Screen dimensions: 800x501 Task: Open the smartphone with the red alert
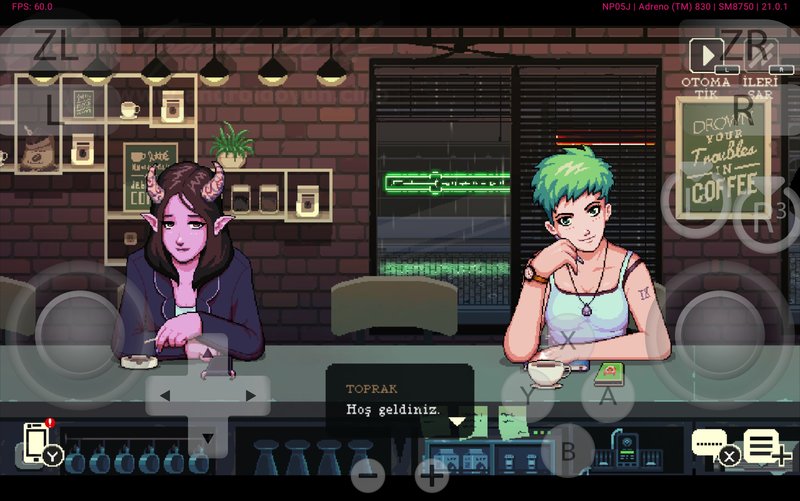point(37,442)
